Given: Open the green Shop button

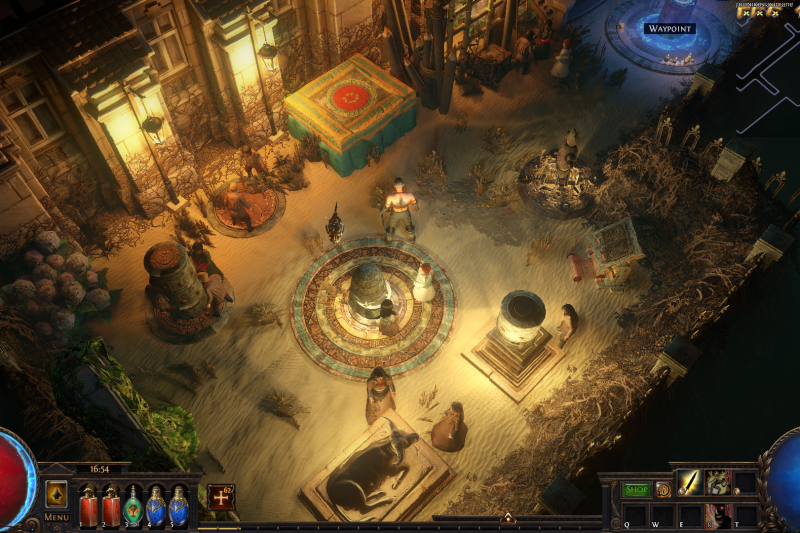Looking at the screenshot, I should pos(637,490).
